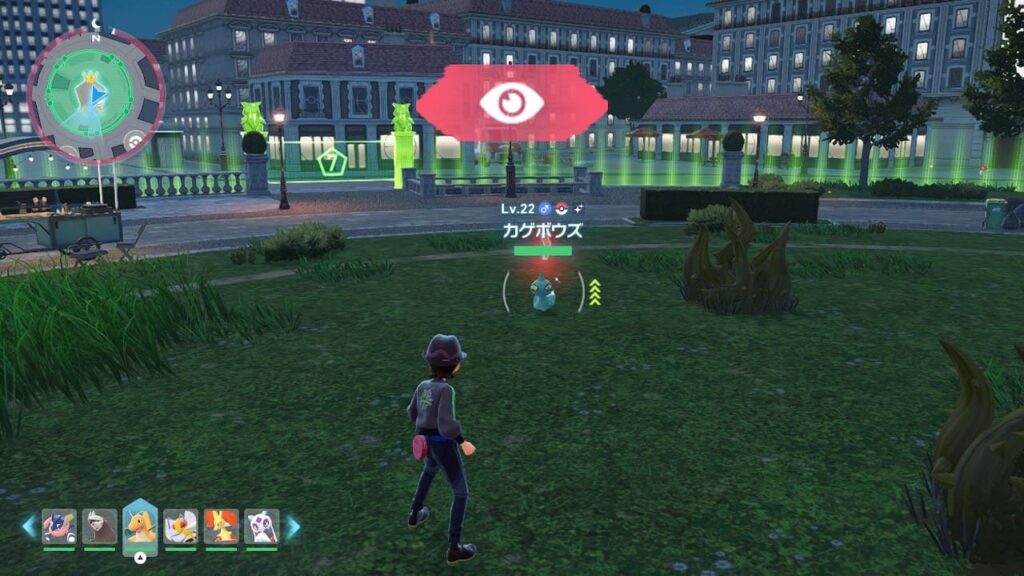1024x576 pixels.
Task: Click the カゲボウズ target name label
Action: pyautogui.click(x=542, y=230)
